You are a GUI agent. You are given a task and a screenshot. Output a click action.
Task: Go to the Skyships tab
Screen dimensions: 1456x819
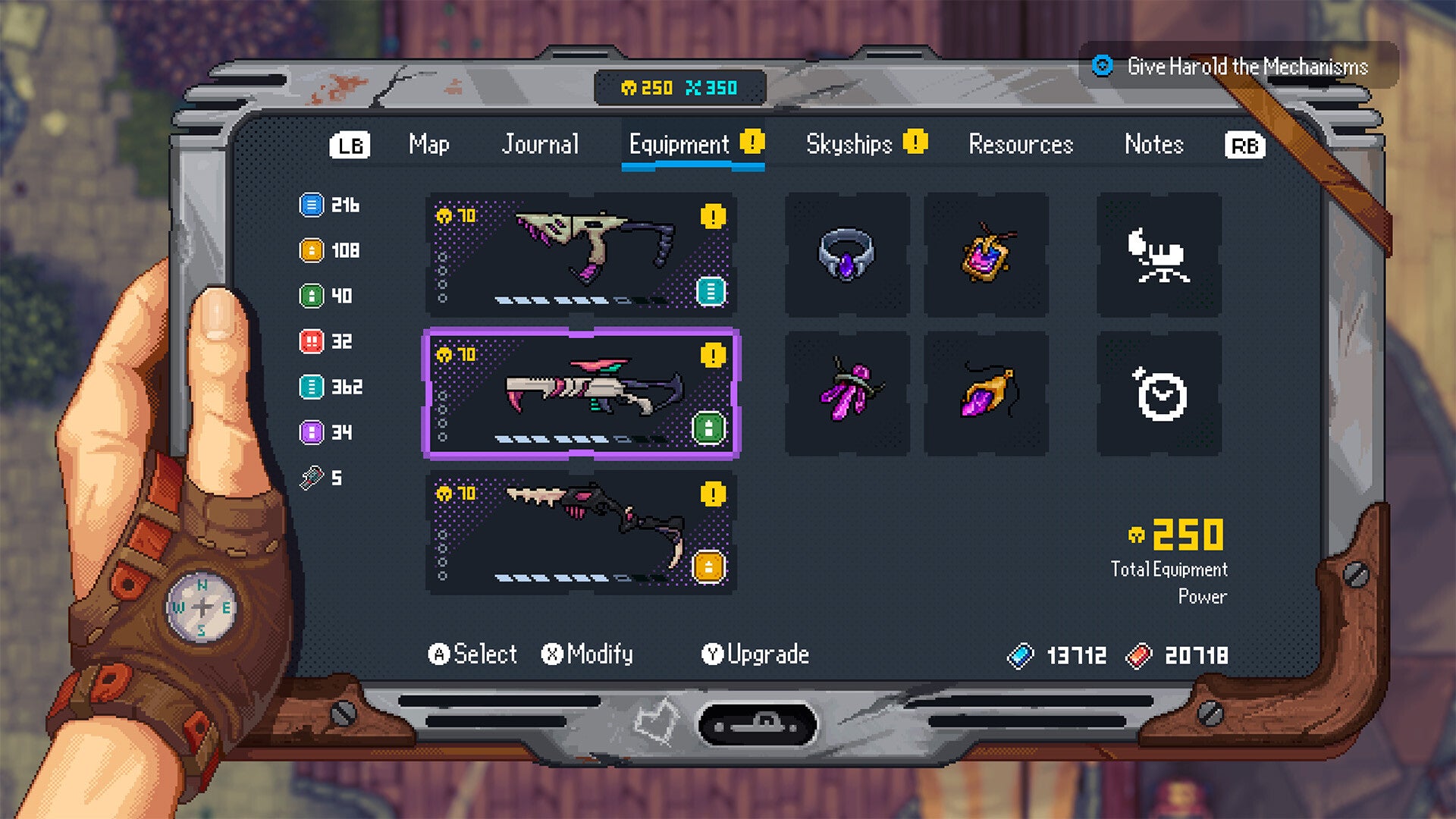(x=849, y=144)
